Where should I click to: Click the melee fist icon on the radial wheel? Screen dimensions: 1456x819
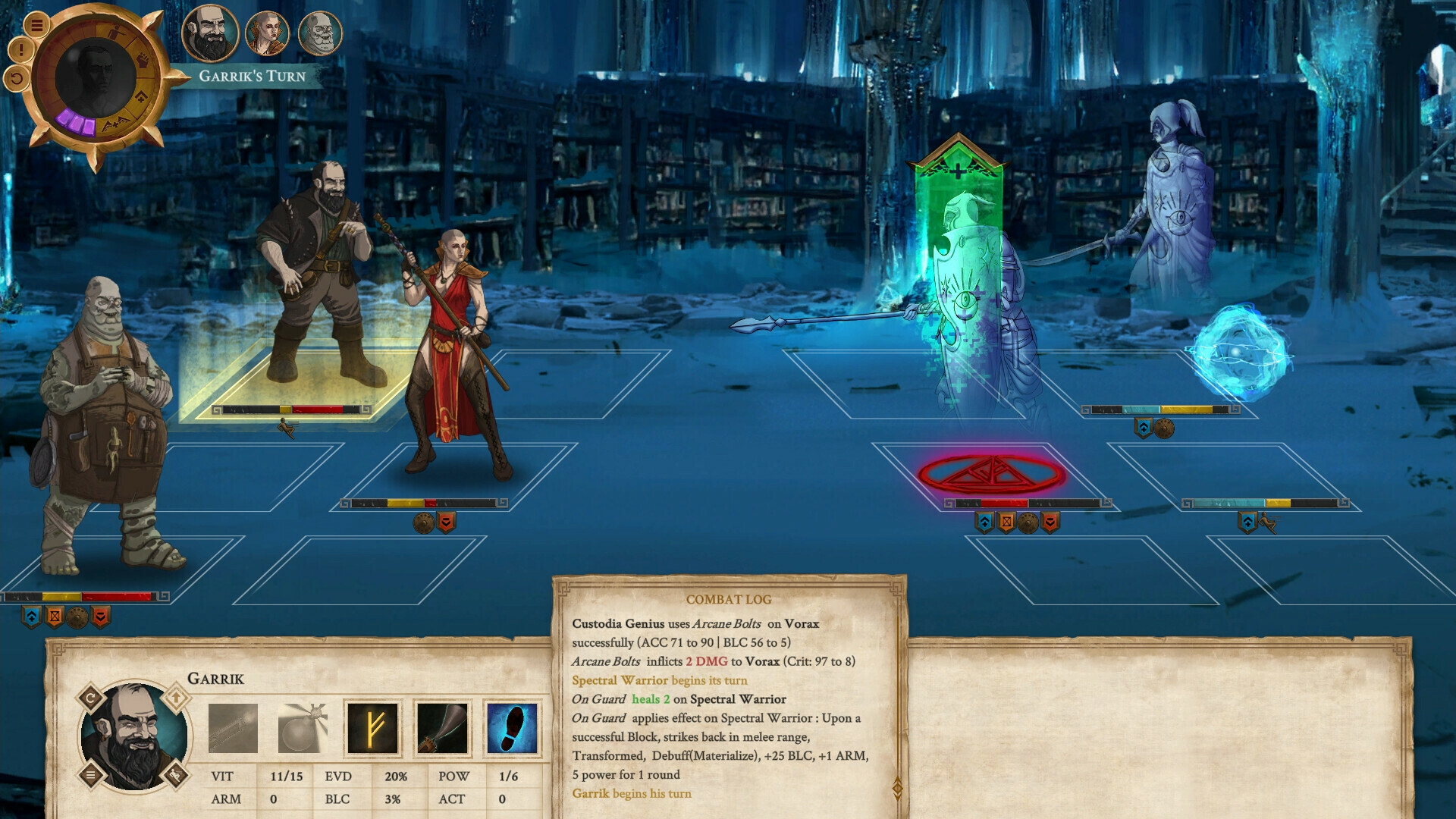143,60
